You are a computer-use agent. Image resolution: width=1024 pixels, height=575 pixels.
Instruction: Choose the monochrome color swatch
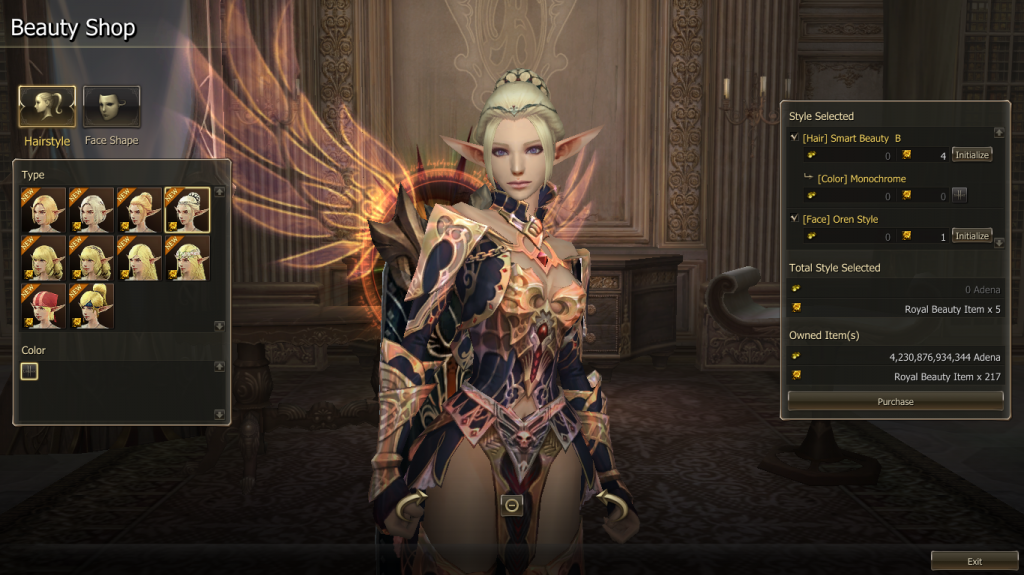pos(30,371)
